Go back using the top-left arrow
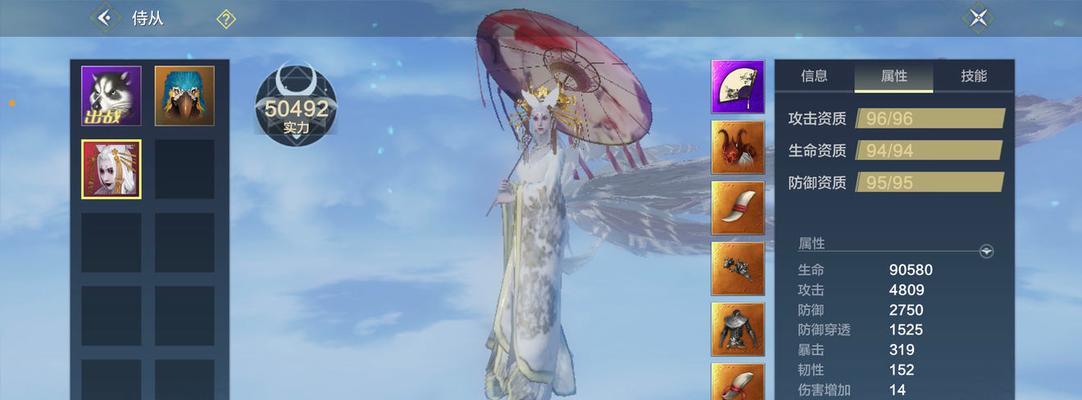The image size is (1082, 400). click(x=104, y=18)
